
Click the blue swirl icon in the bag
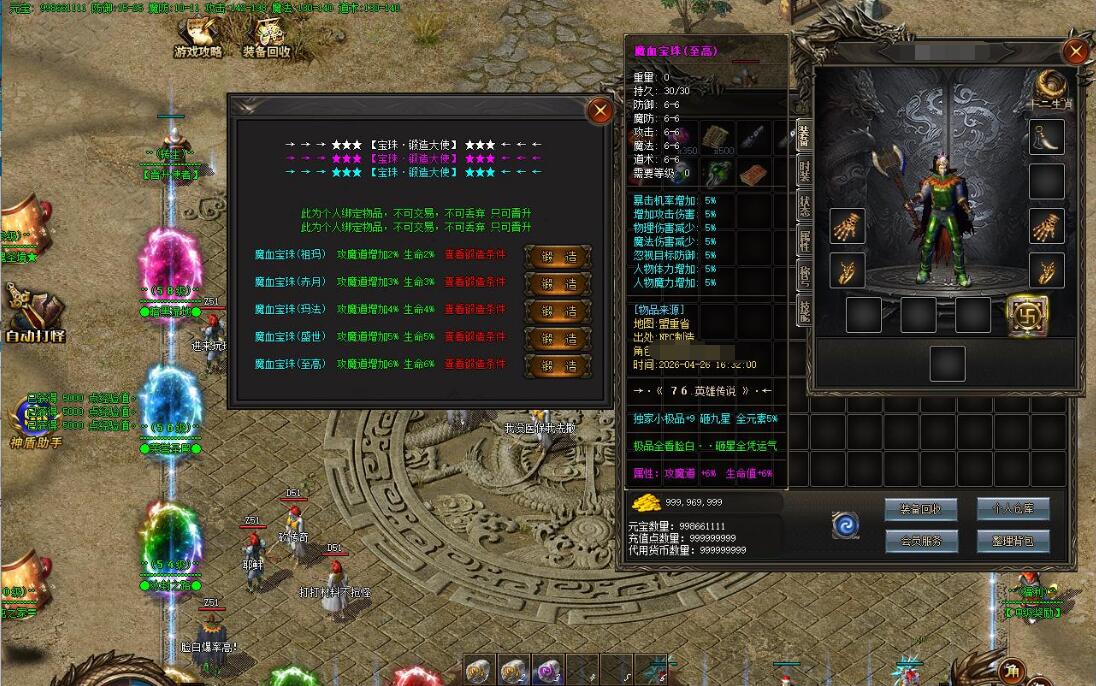click(846, 525)
